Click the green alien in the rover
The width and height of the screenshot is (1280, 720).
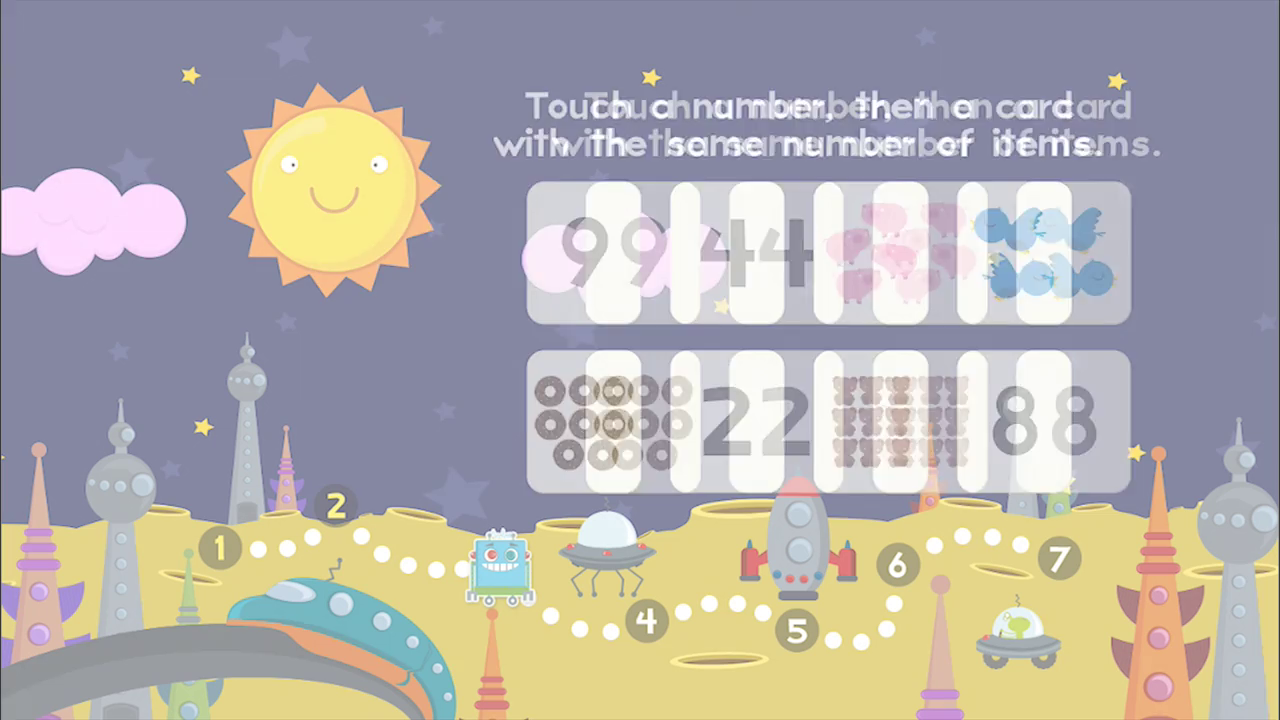1017,625
